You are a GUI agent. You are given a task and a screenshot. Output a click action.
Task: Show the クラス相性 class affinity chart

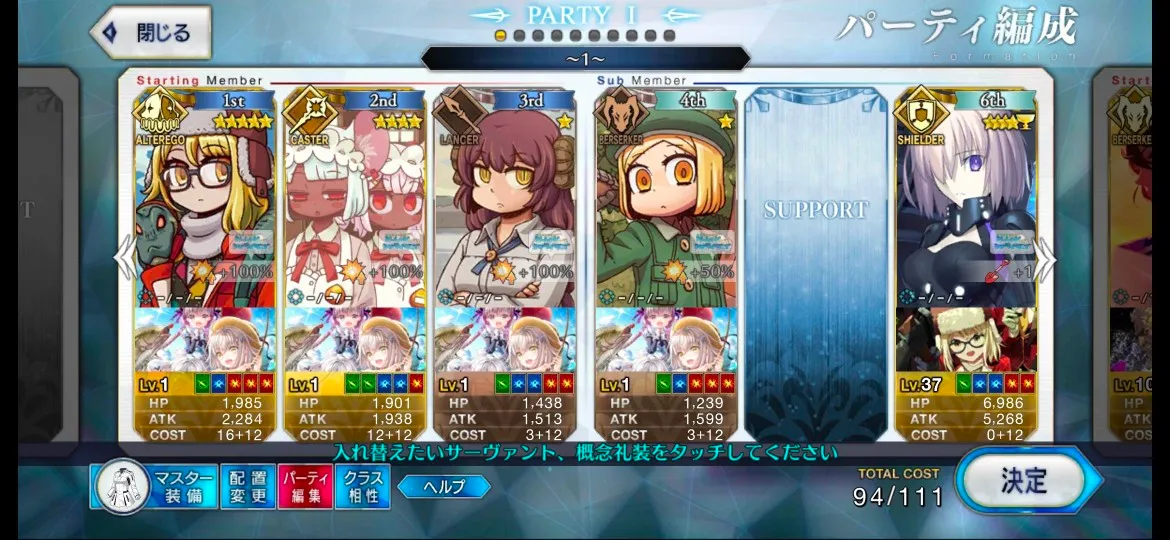(x=362, y=487)
